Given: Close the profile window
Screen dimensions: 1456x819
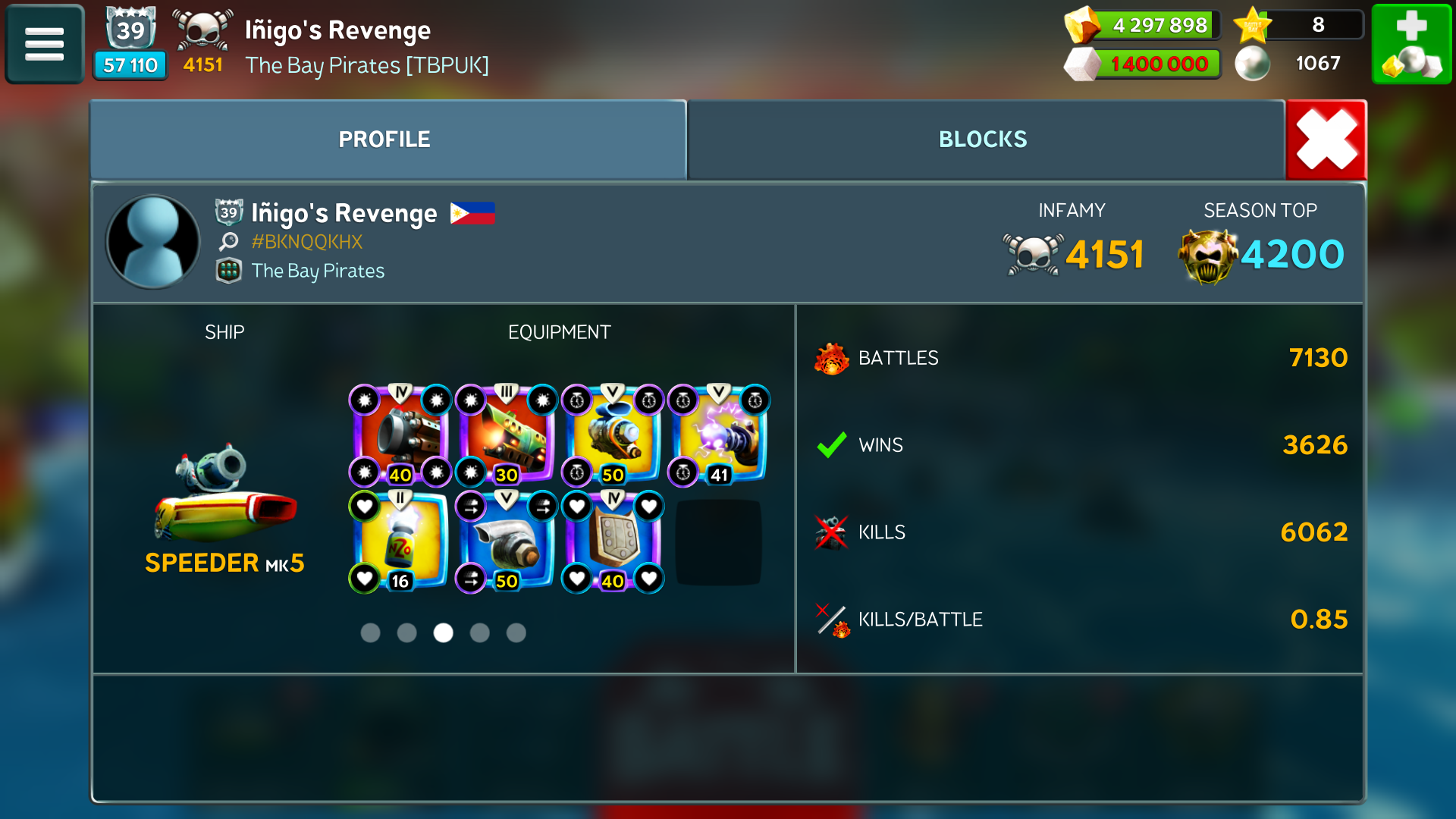Looking at the screenshot, I should 1326,140.
